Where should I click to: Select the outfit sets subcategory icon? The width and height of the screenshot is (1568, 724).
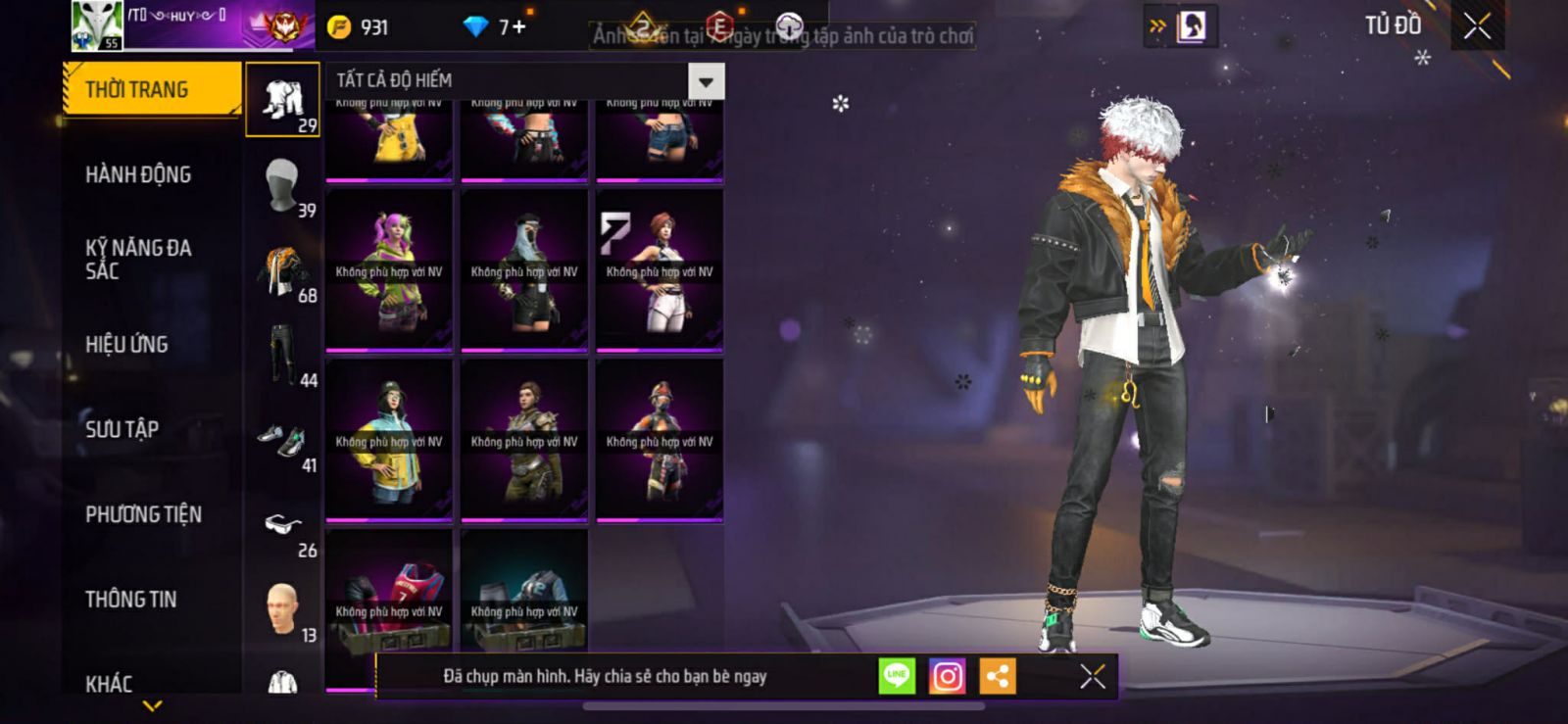282,100
